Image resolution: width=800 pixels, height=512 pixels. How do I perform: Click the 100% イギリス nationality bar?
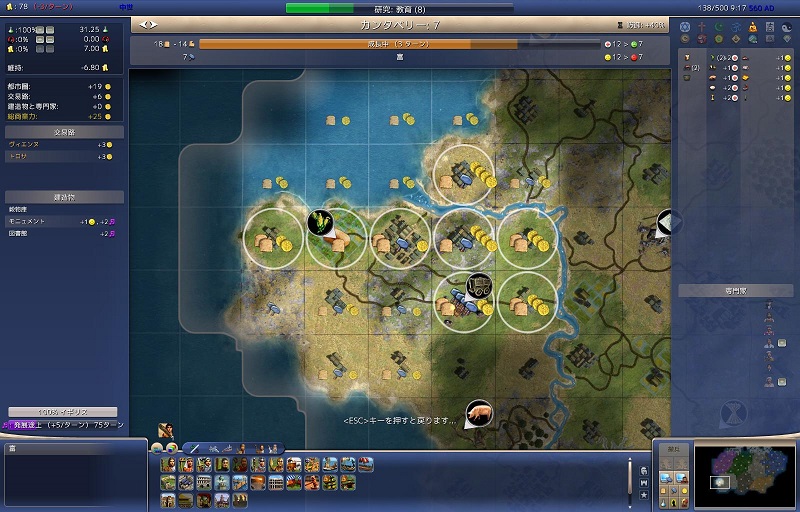point(62,412)
